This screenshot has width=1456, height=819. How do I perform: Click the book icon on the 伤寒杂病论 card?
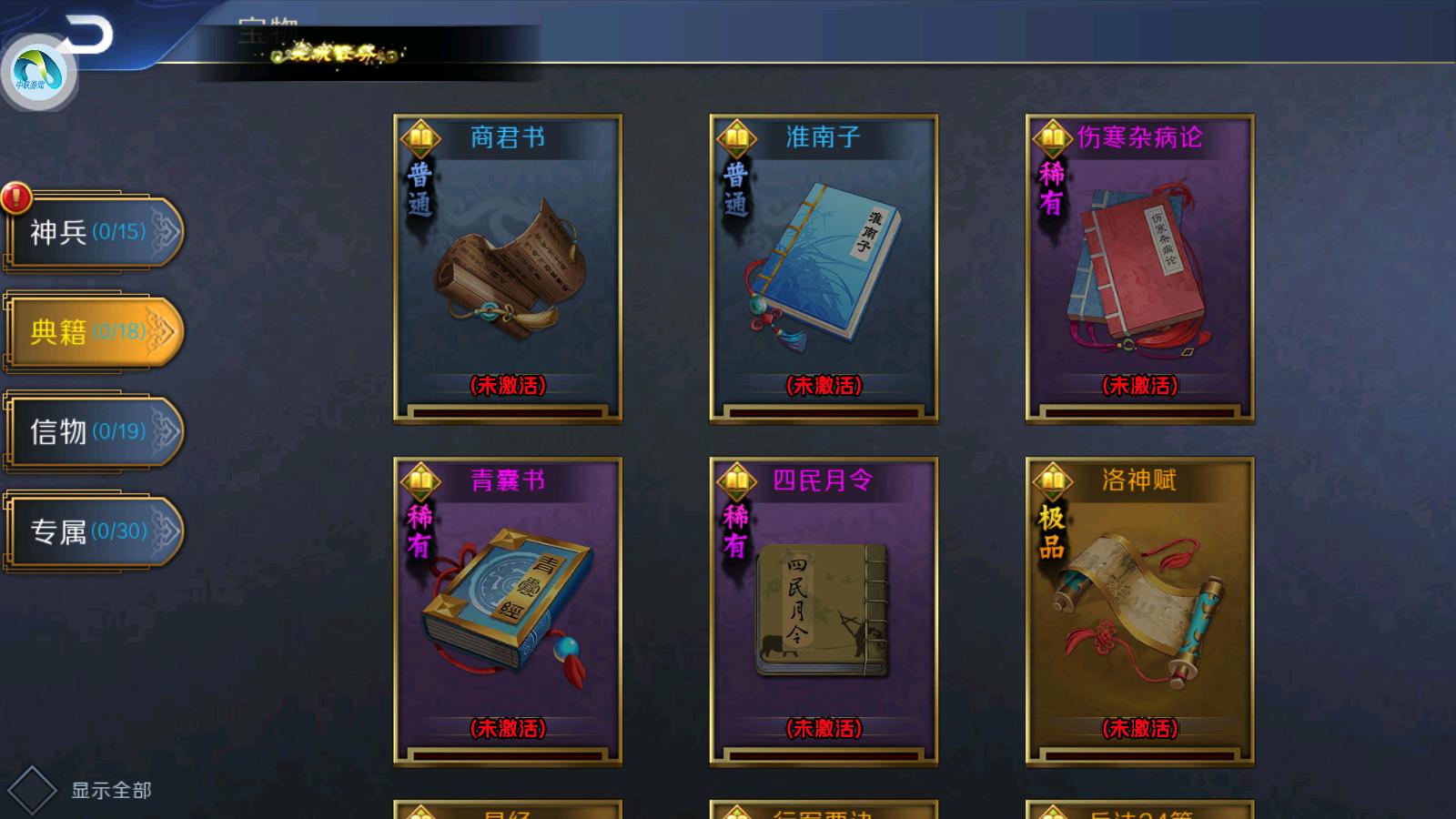point(1052,136)
